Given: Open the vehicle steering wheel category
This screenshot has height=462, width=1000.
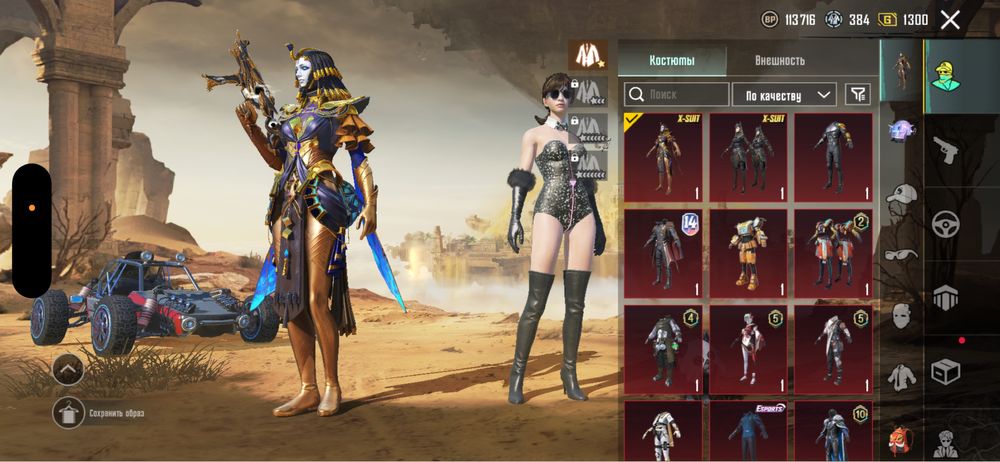Looking at the screenshot, I should coord(945,224).
